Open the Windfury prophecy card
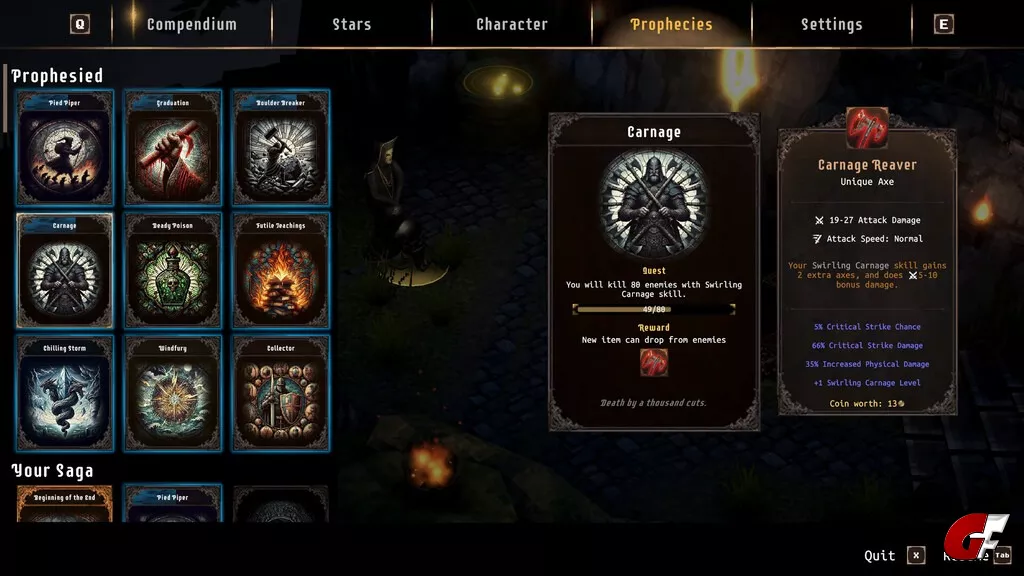Screen dimensions: 1024x576 point(173,393)
